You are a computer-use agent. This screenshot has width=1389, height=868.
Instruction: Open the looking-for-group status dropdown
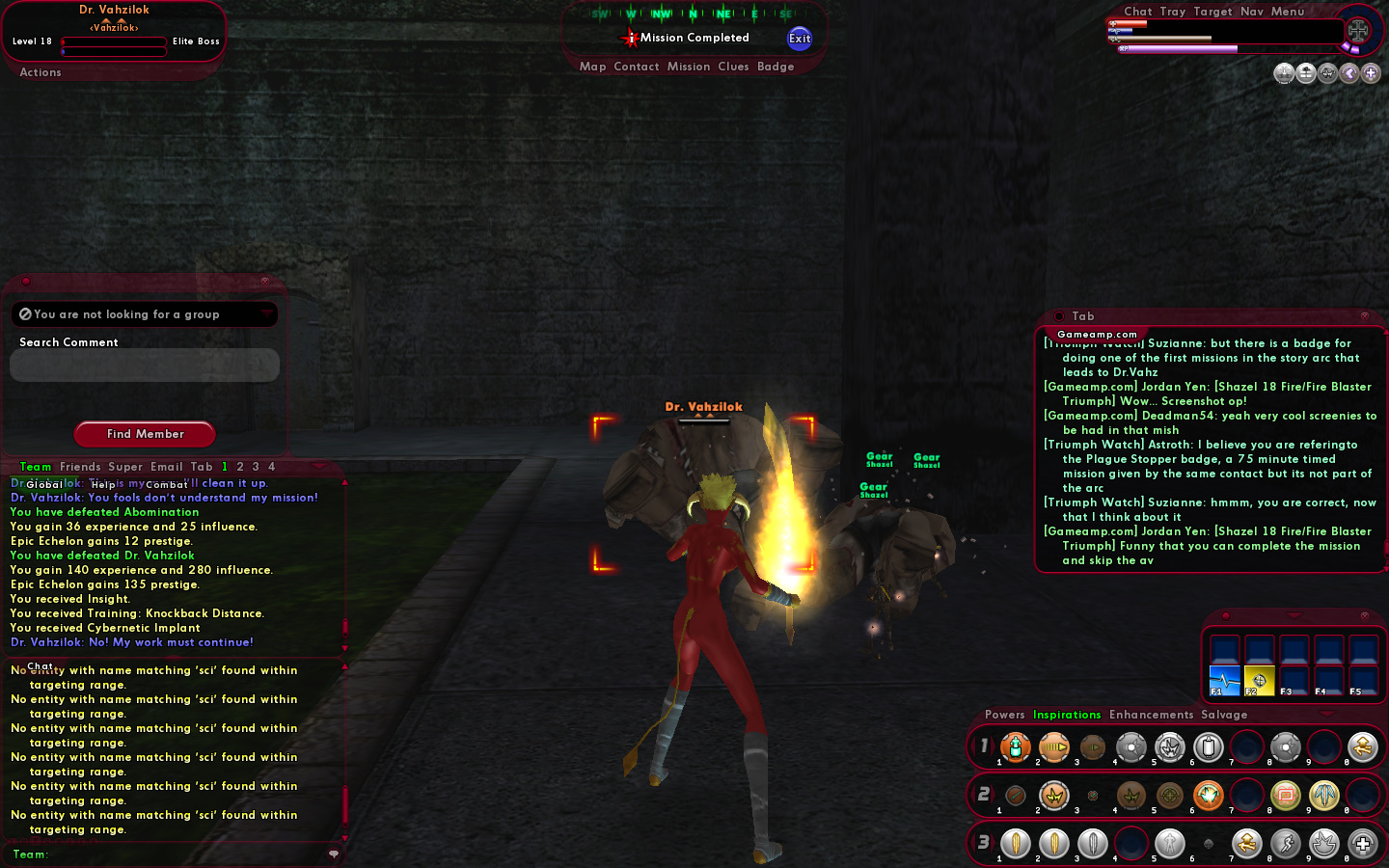click(x=145, y=314)
